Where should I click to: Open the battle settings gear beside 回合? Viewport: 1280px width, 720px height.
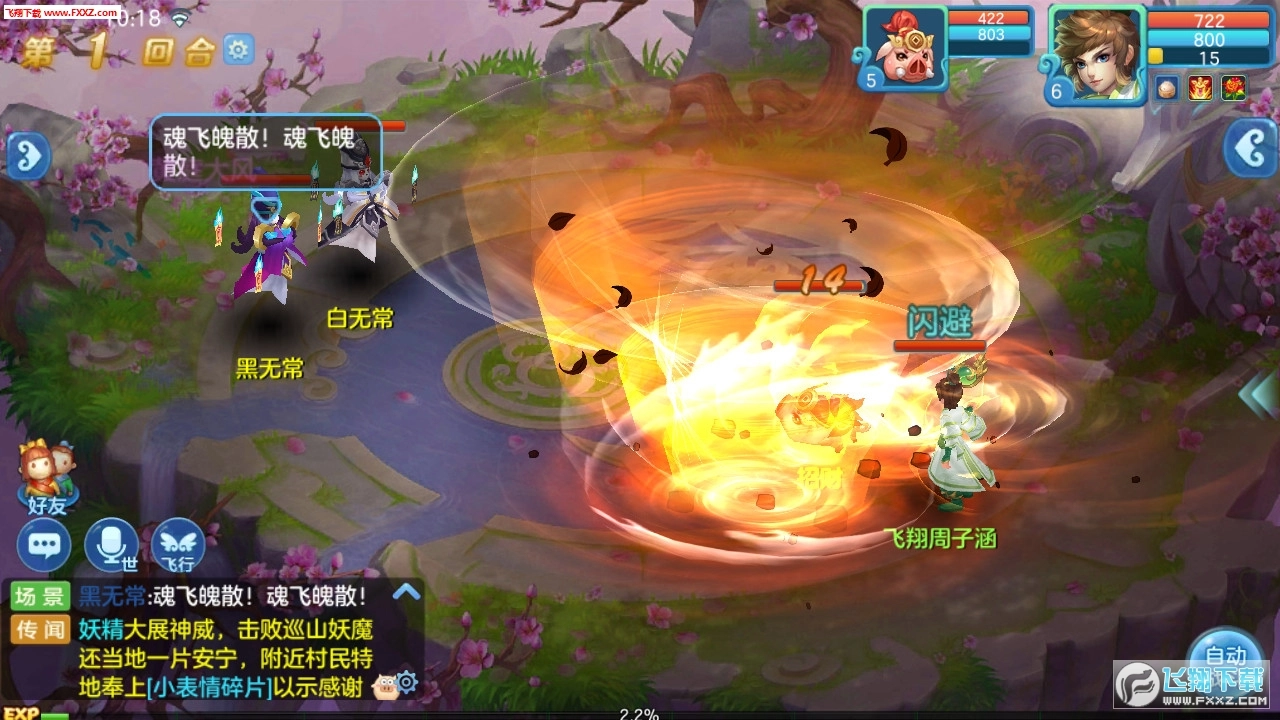tap(237, 49)
